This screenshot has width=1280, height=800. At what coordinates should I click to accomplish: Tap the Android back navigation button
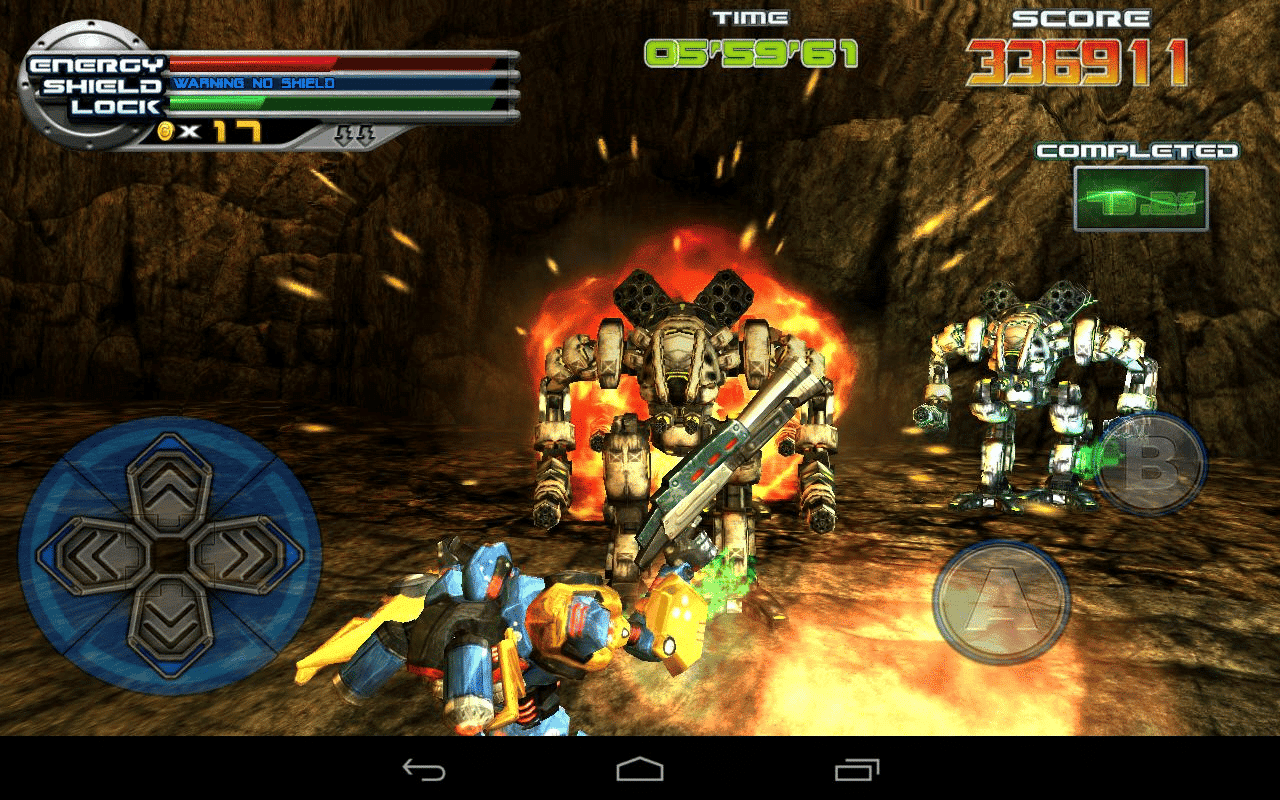point(423,769)
